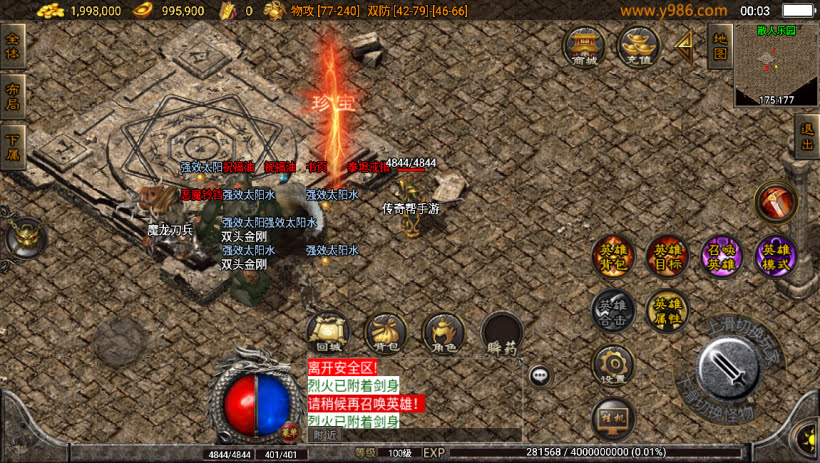Activate the 挂机 auto-play monitor button
Image resolution: width=820 pixels, height=463 pixels.
pyautogui.click(x=612, y=418)
